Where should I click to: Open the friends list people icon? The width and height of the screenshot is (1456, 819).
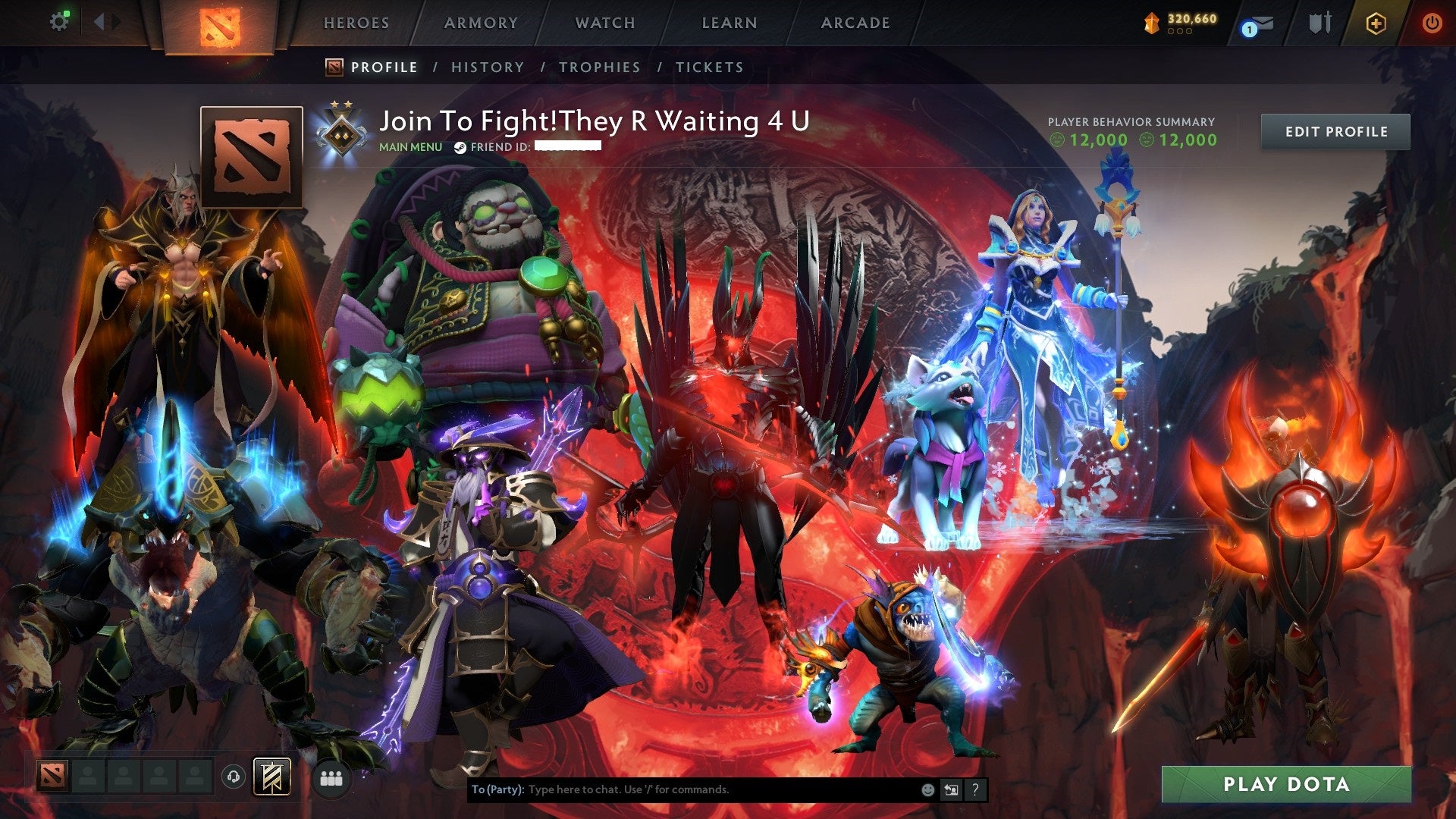click(x=330, y=777)
